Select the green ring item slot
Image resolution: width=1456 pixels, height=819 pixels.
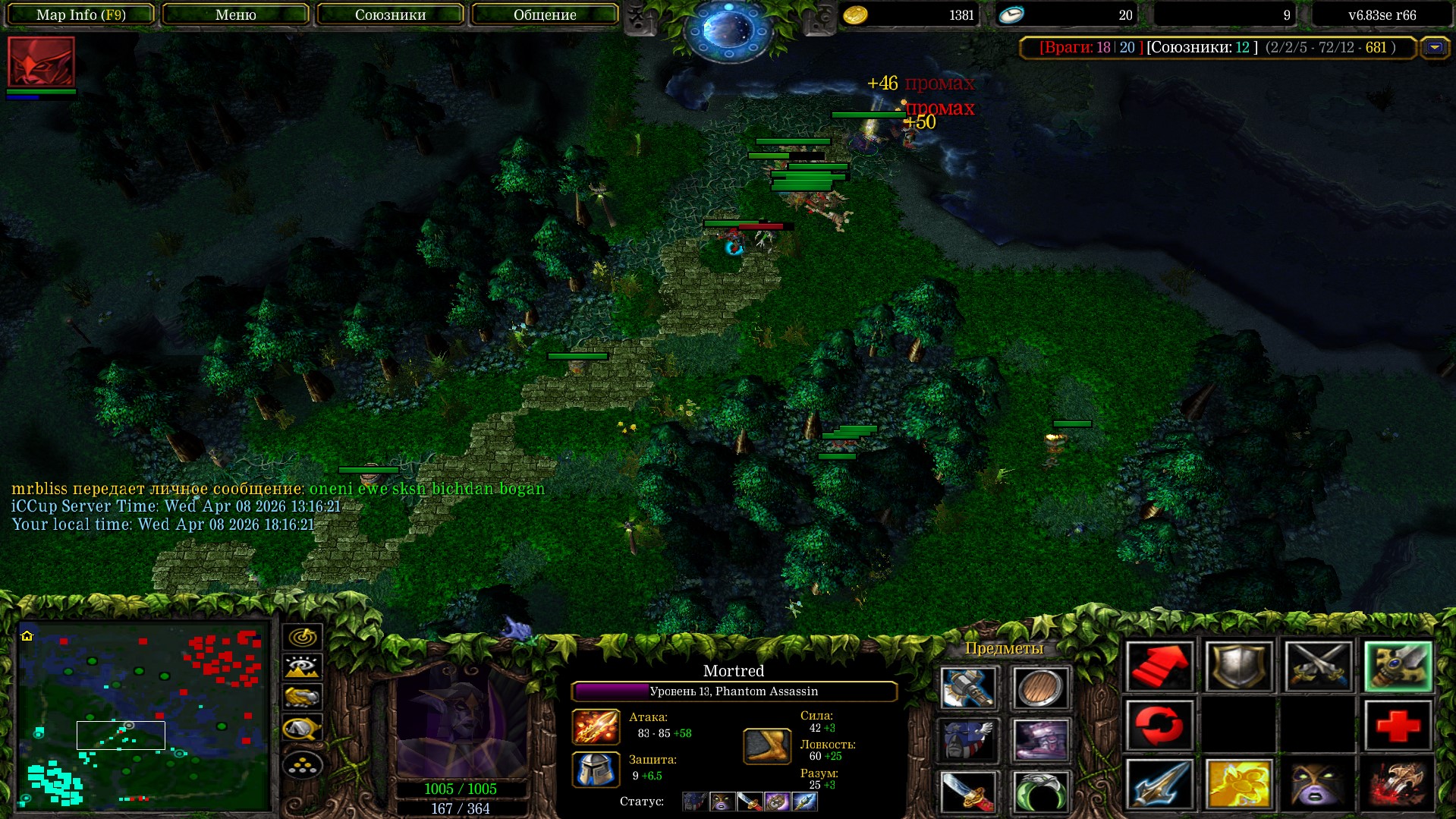click(1040, 790)
